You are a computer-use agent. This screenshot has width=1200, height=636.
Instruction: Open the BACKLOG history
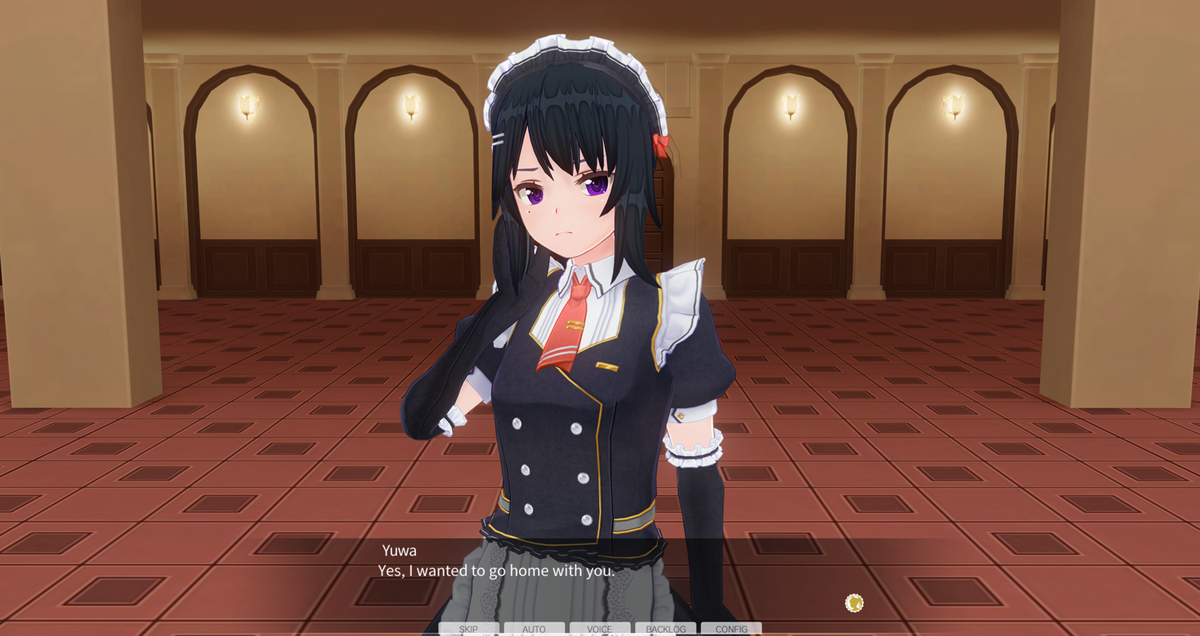point(666,629)
